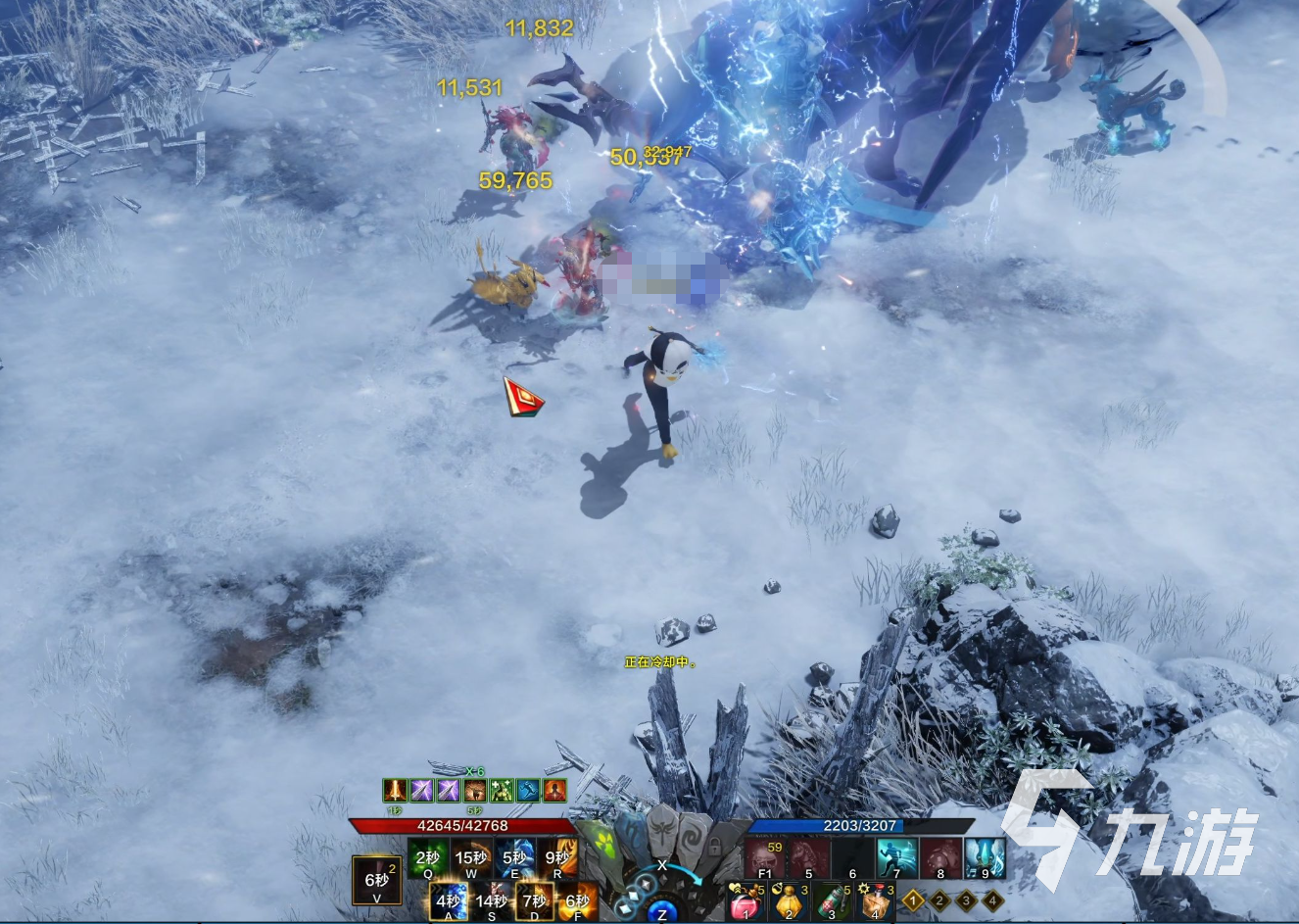This screenshot has width=1299, height=924.
Task: Activate the running figure song in slot 7
Action: (x=896, y=857)
